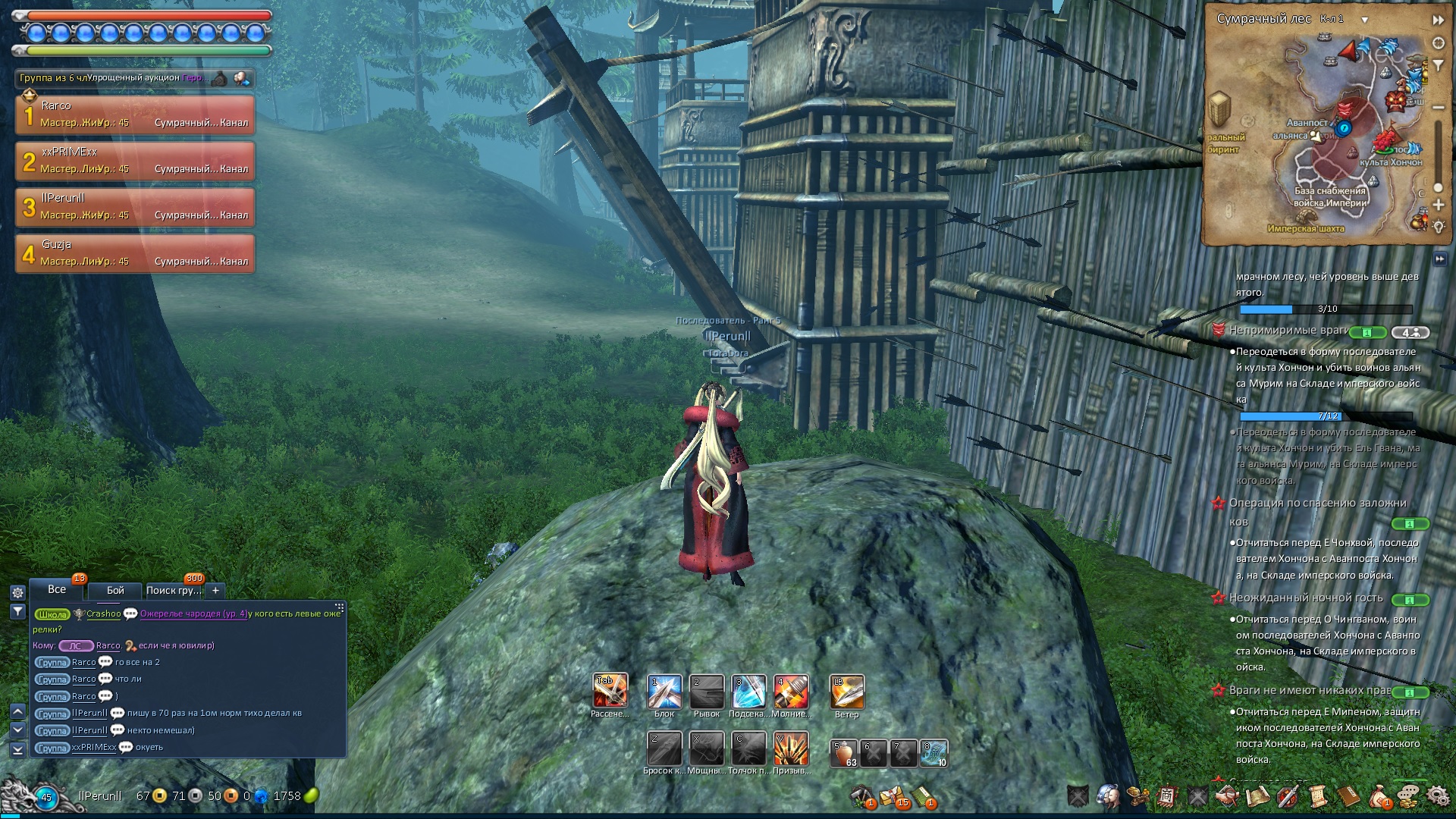Activate the Молниеносный skill in slot 4
Viewport: 1456px width, 819px height.
coord(791,691)
